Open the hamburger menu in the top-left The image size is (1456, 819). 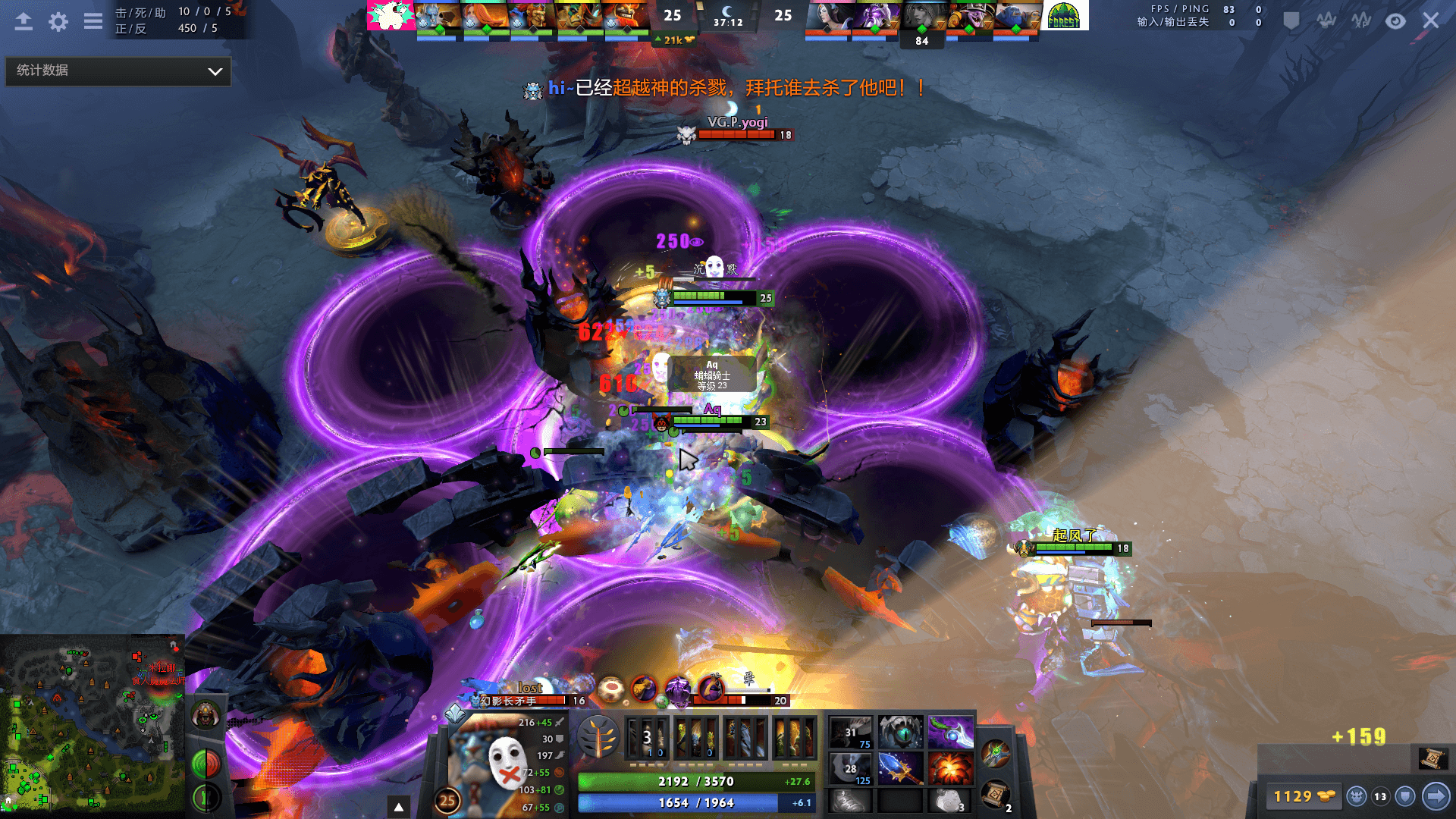[x=93, y=21]
